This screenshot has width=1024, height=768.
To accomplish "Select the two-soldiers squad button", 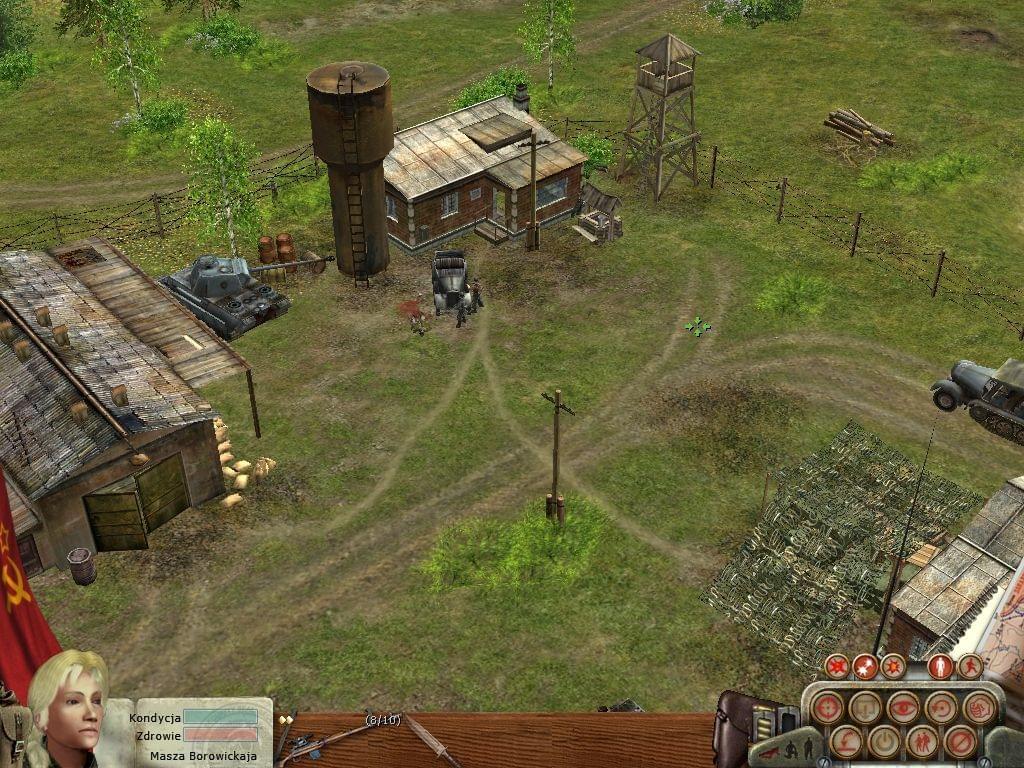I will [x=922, y=741].
